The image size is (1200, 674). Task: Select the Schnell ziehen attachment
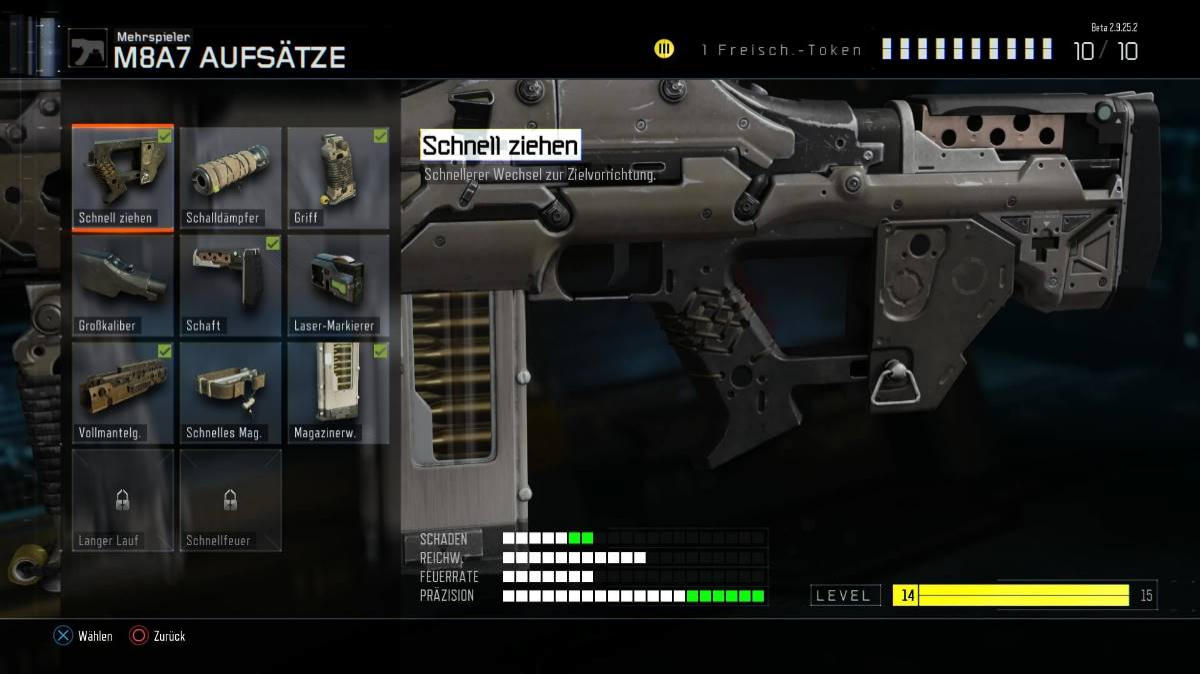coord(123,178)
